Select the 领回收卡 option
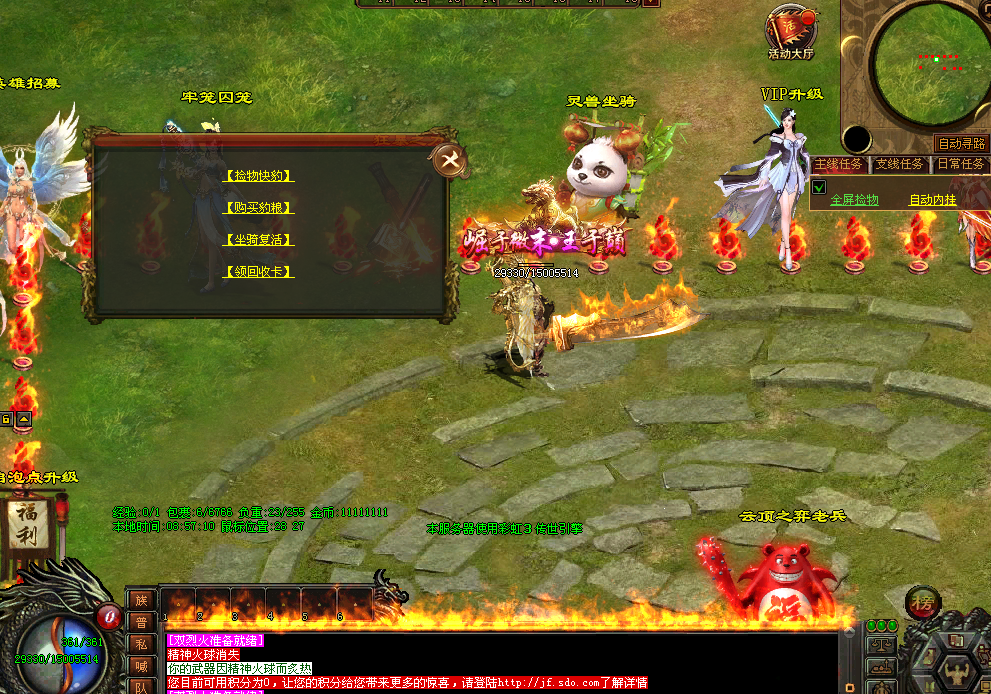Screen dimensions: 991x694 259,272
